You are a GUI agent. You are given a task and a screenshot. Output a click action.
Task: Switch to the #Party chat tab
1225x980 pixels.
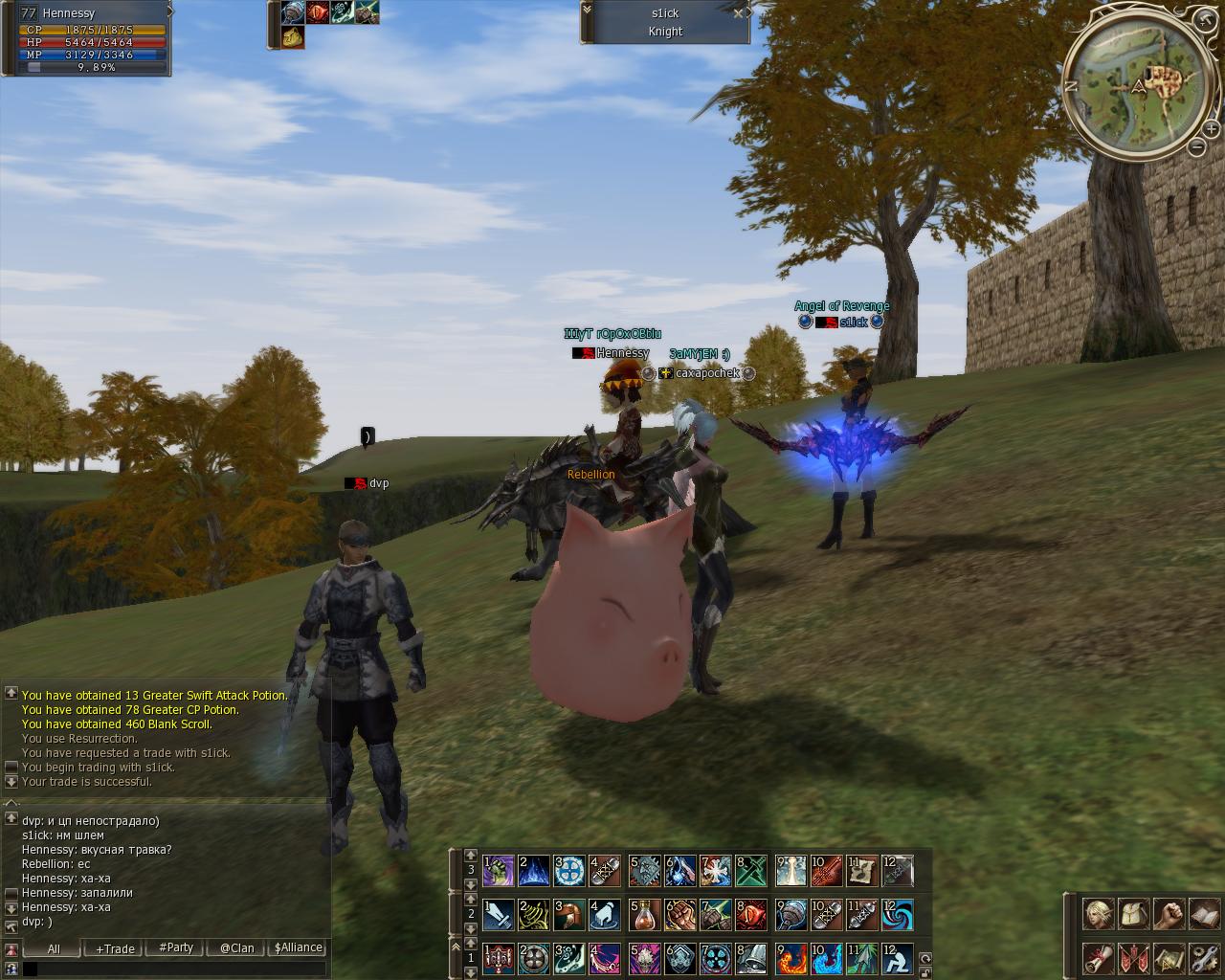coord(176,947)
